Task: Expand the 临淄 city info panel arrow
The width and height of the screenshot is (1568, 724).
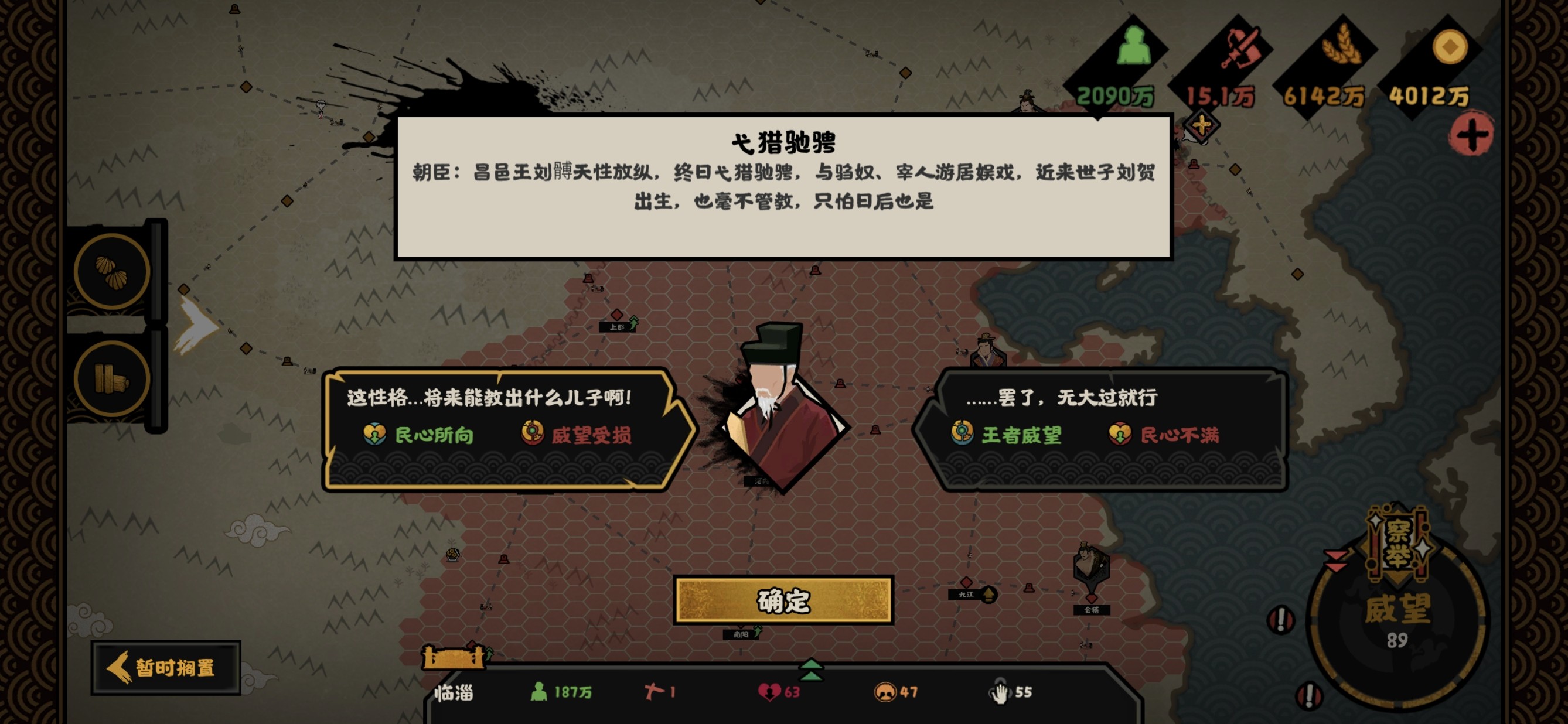Action: click(x=811, y=670)
